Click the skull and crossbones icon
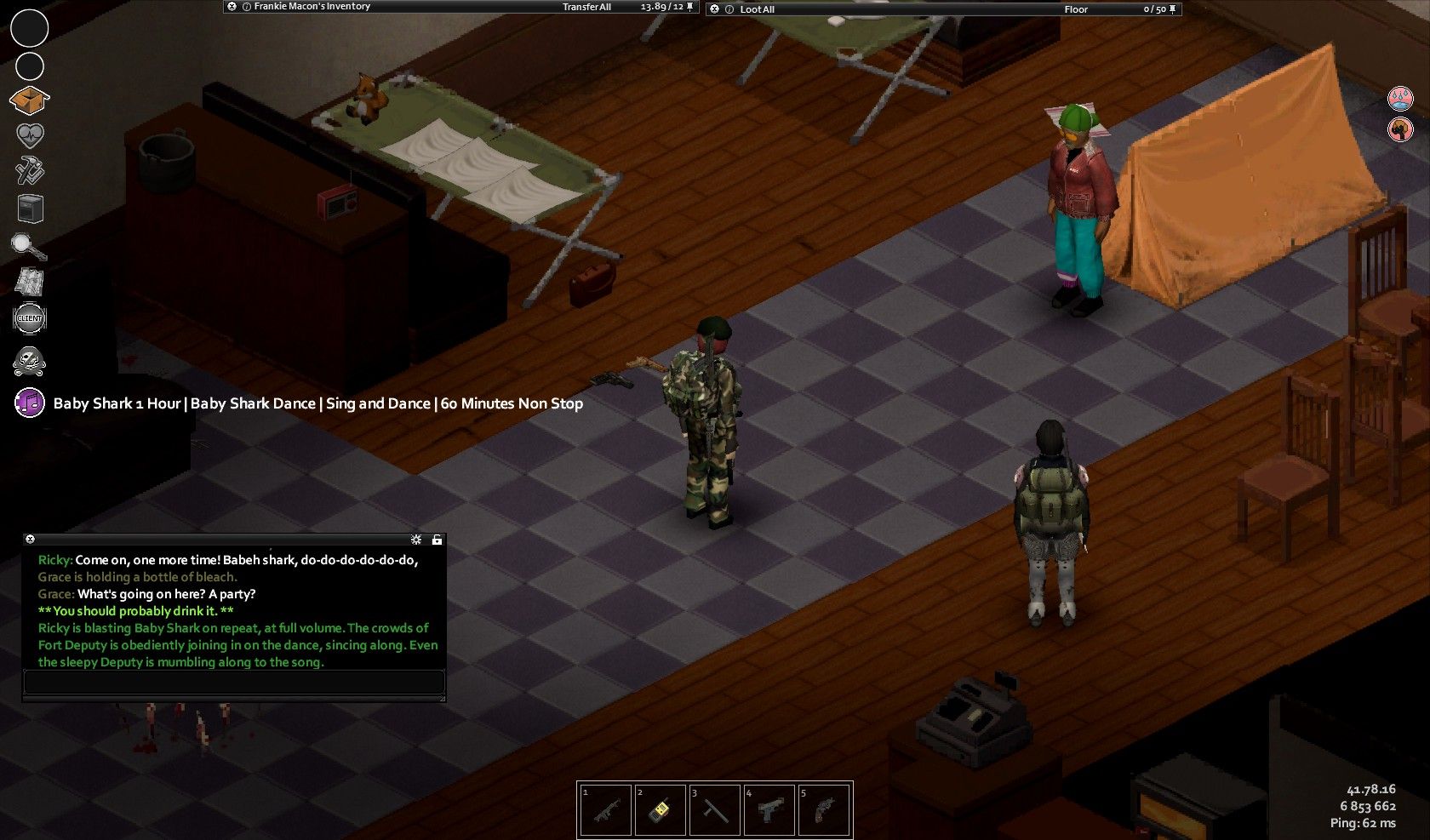Viewport: 1430px width, 840px height. coord(30,361)
